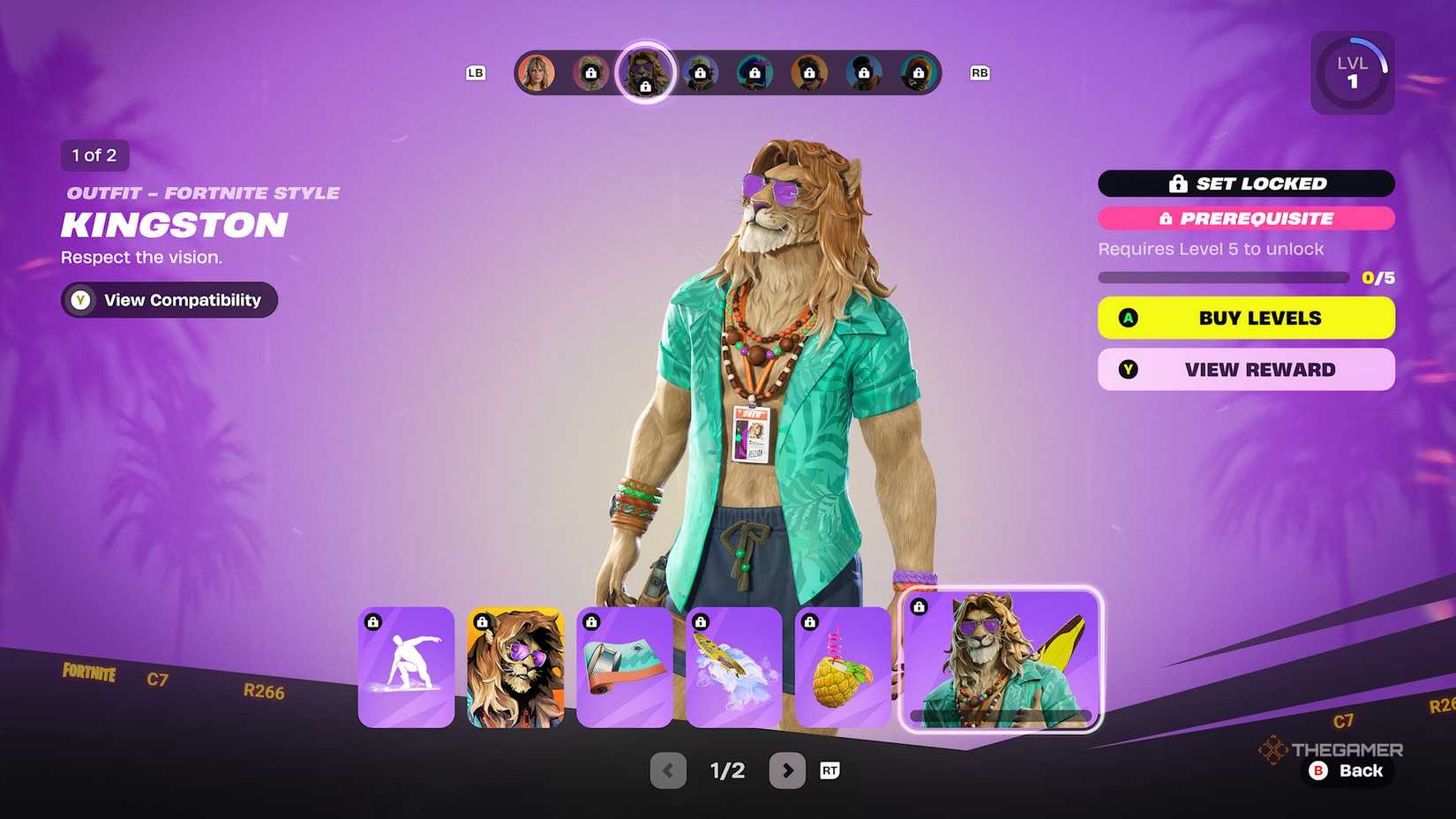Click the LB bumper button
The width and height of the screenshot is (1456, 819).
click(x=477, y=73)
